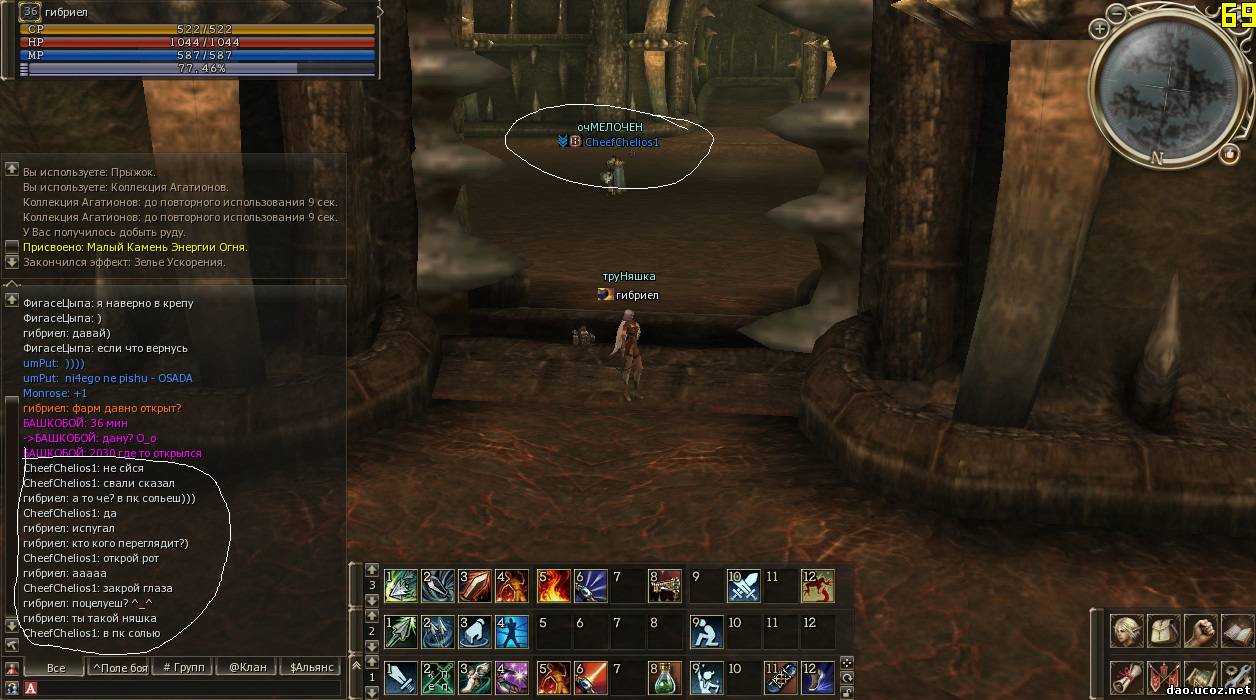The height and width of the screenshot is (700, 1256).
Task: Open the $Альянс chat tab
Action: click(311, 667)
